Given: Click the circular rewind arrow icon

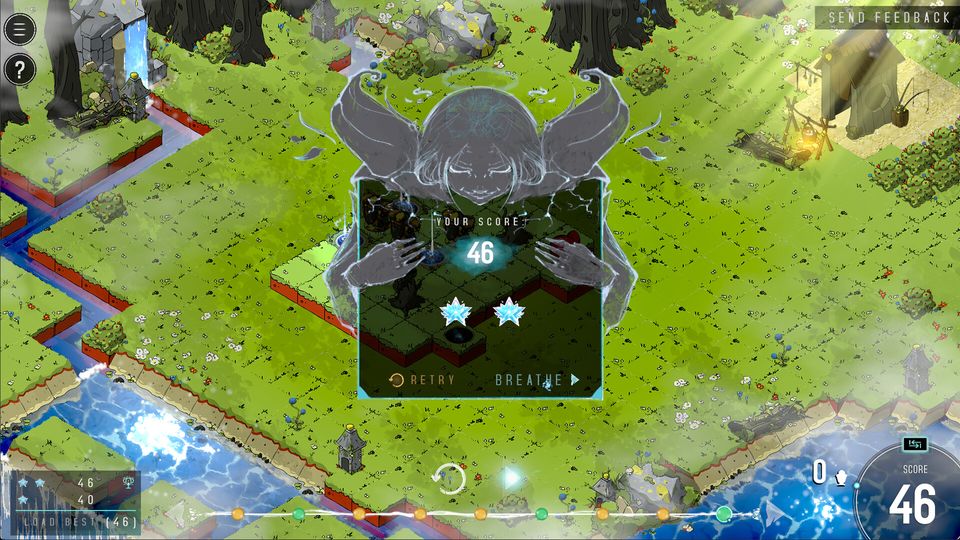Looking at the screenshot, I should pyautogui.click(x=449, y=478).
